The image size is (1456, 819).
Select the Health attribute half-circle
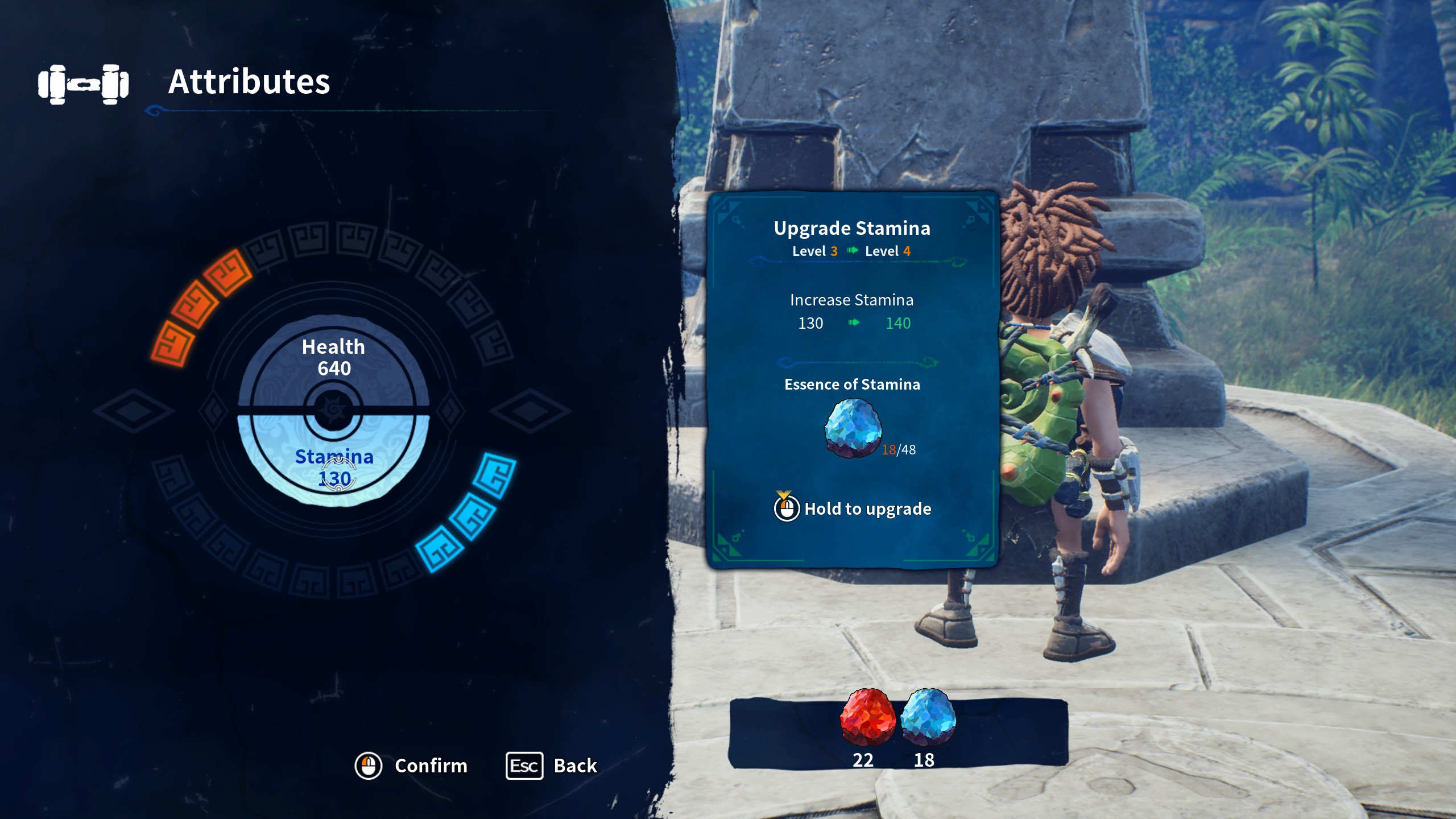(x=333, y=358)
